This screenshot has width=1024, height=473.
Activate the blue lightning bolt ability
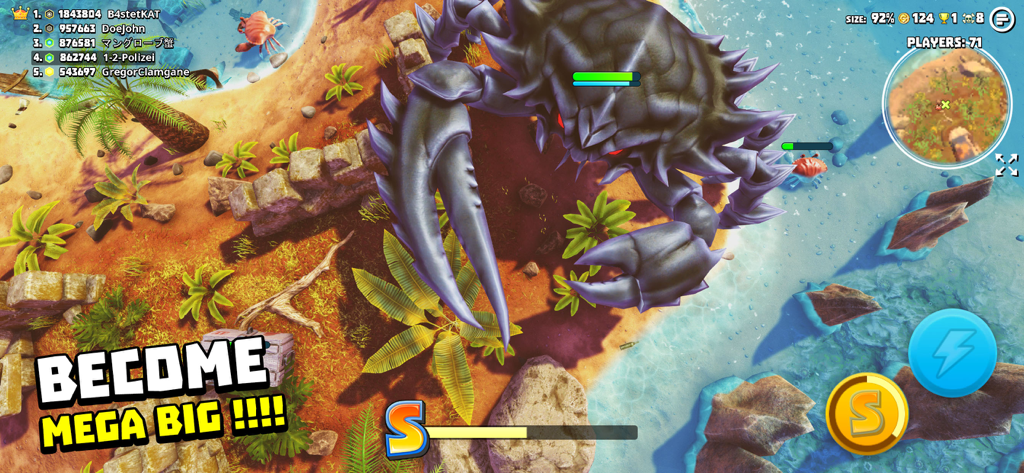click(952, 352)
